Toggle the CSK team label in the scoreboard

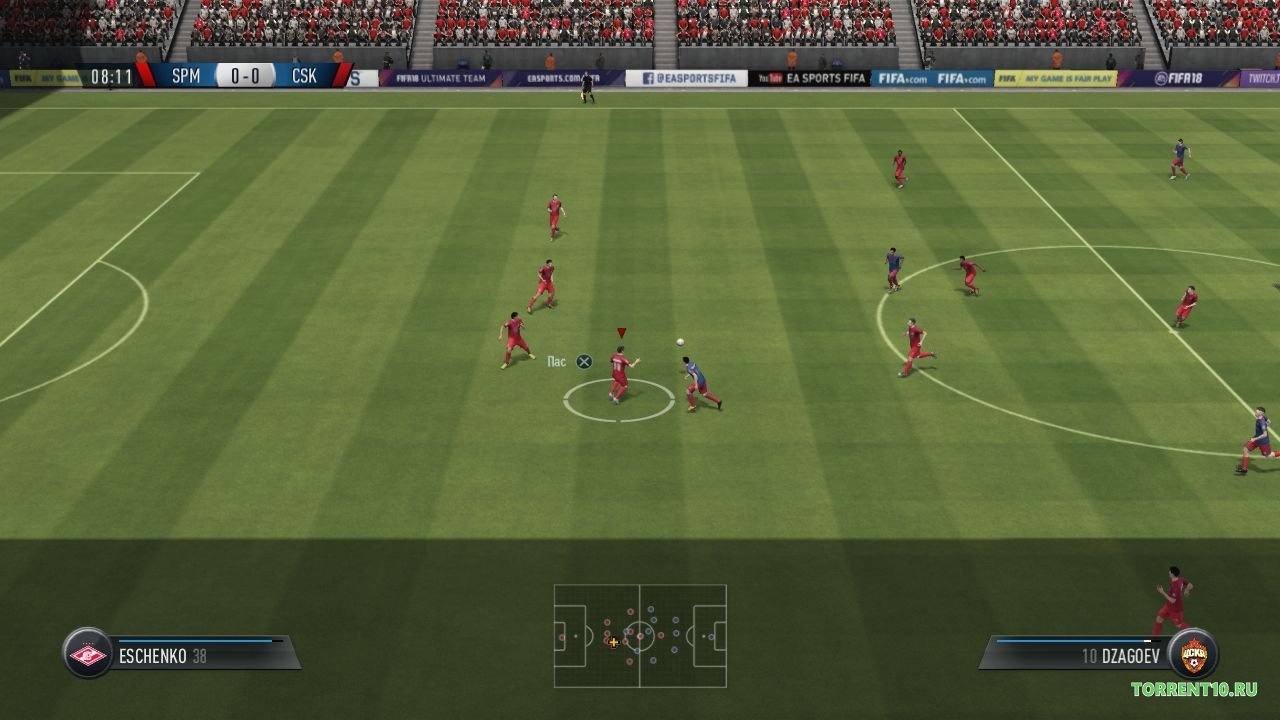pyautogui.click(x=303, y=75)
